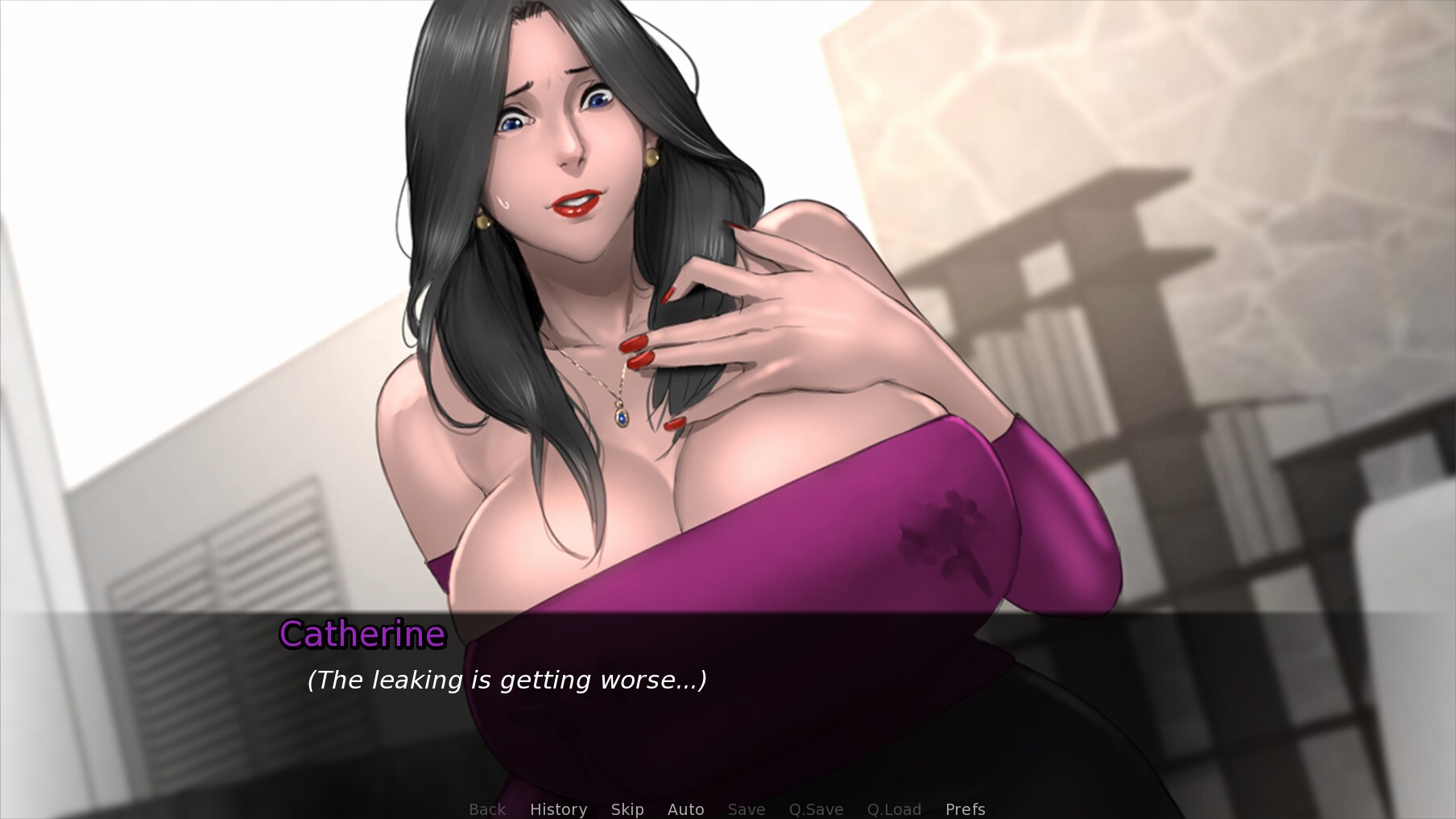The image size is (1456, 819).
Task: Review past lines via History
Action: [x=558, y=809]
